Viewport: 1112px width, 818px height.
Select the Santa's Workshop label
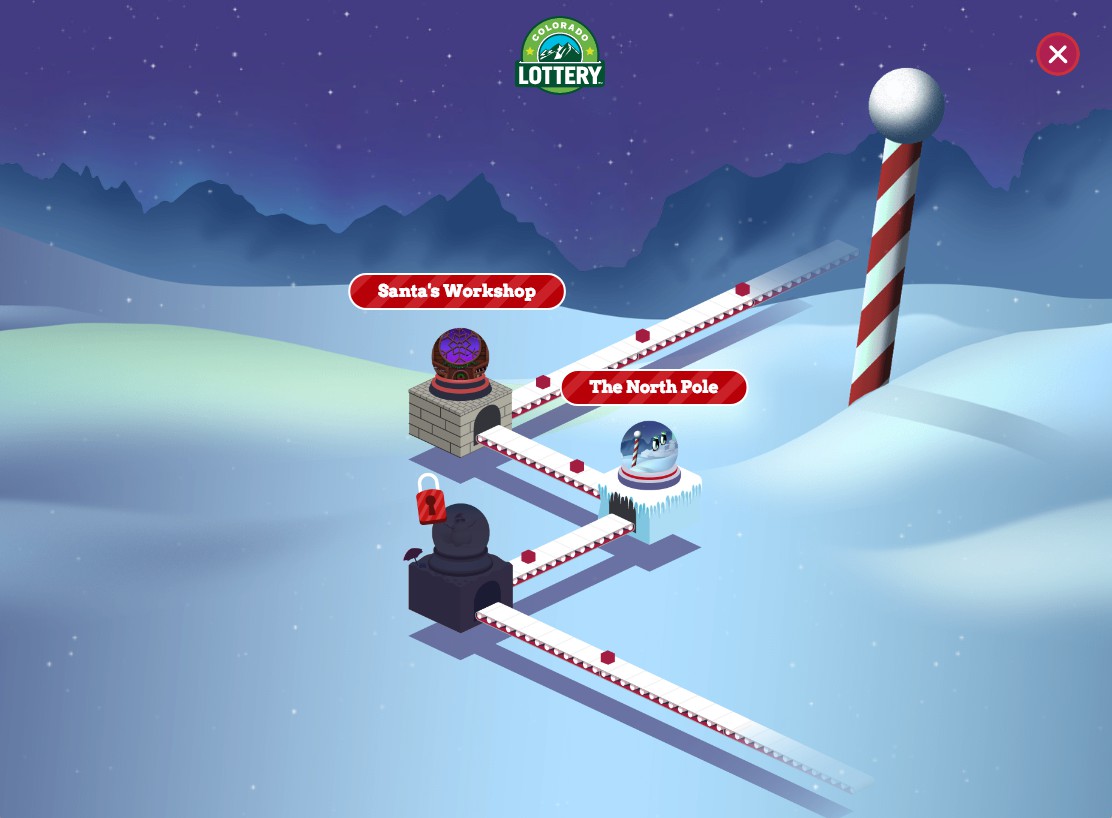pos(457,292)
